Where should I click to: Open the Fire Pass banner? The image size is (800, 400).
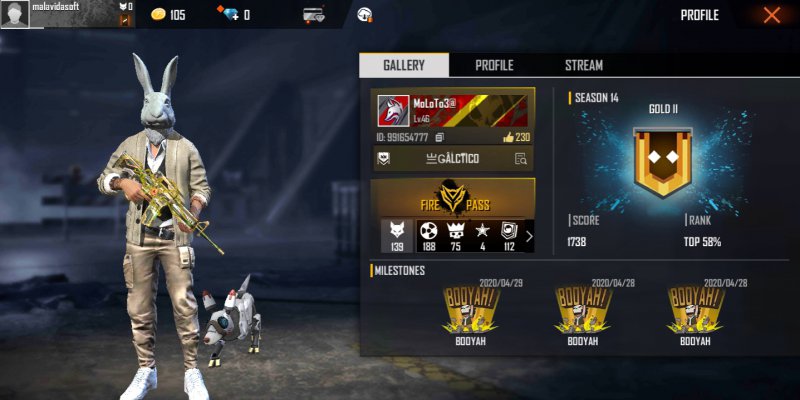(452, 198)
